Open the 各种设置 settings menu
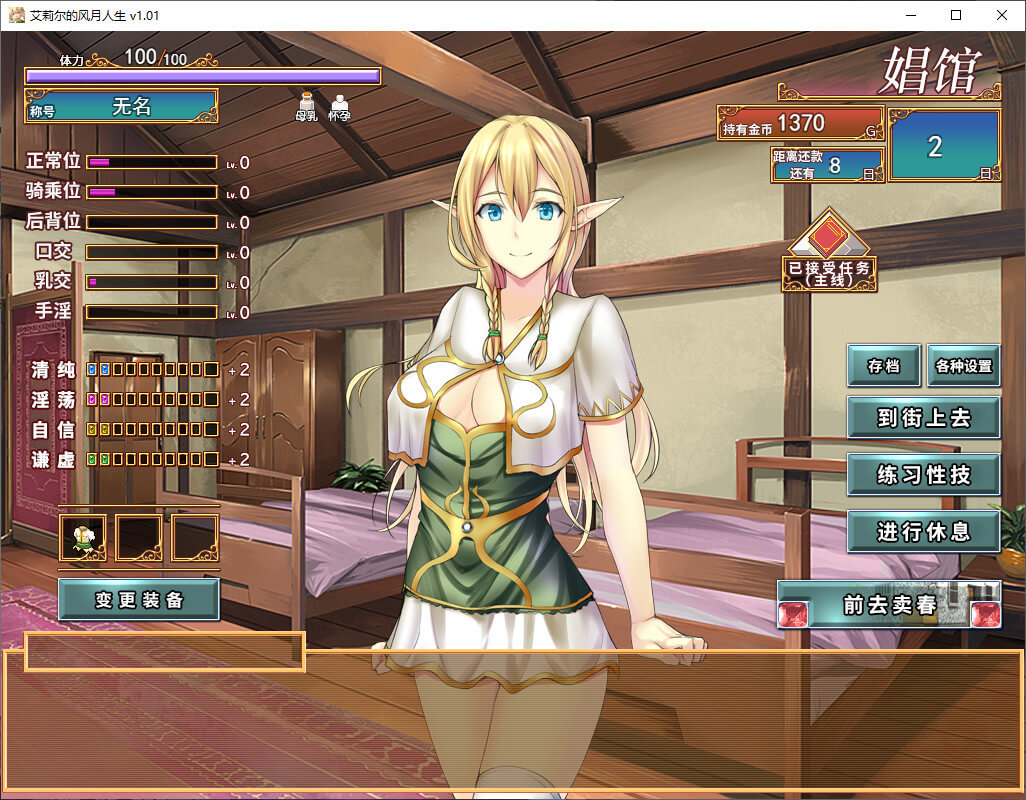1026x800 pixels. 963,366
